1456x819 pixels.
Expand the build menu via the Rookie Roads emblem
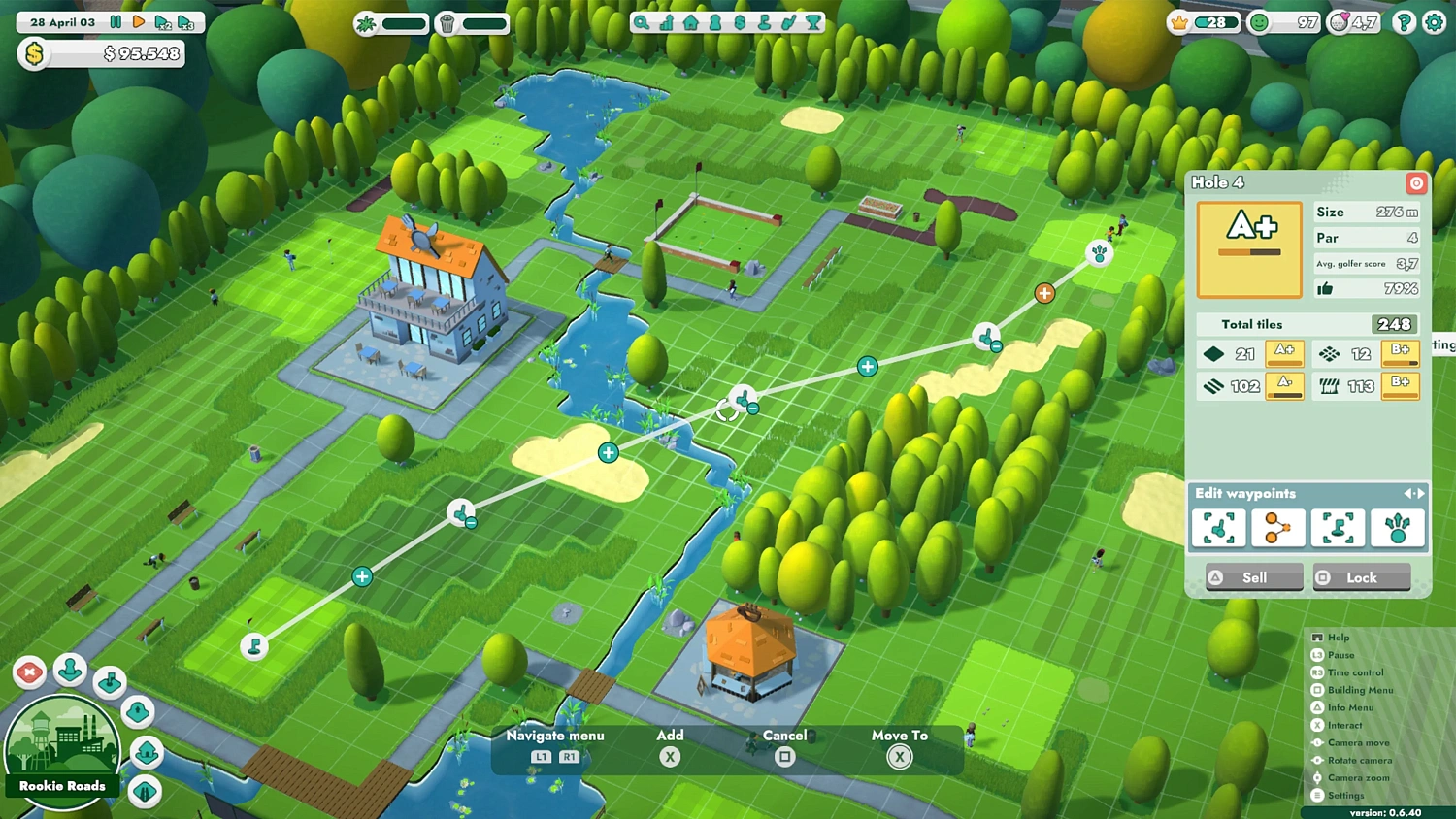coord(62,747)
